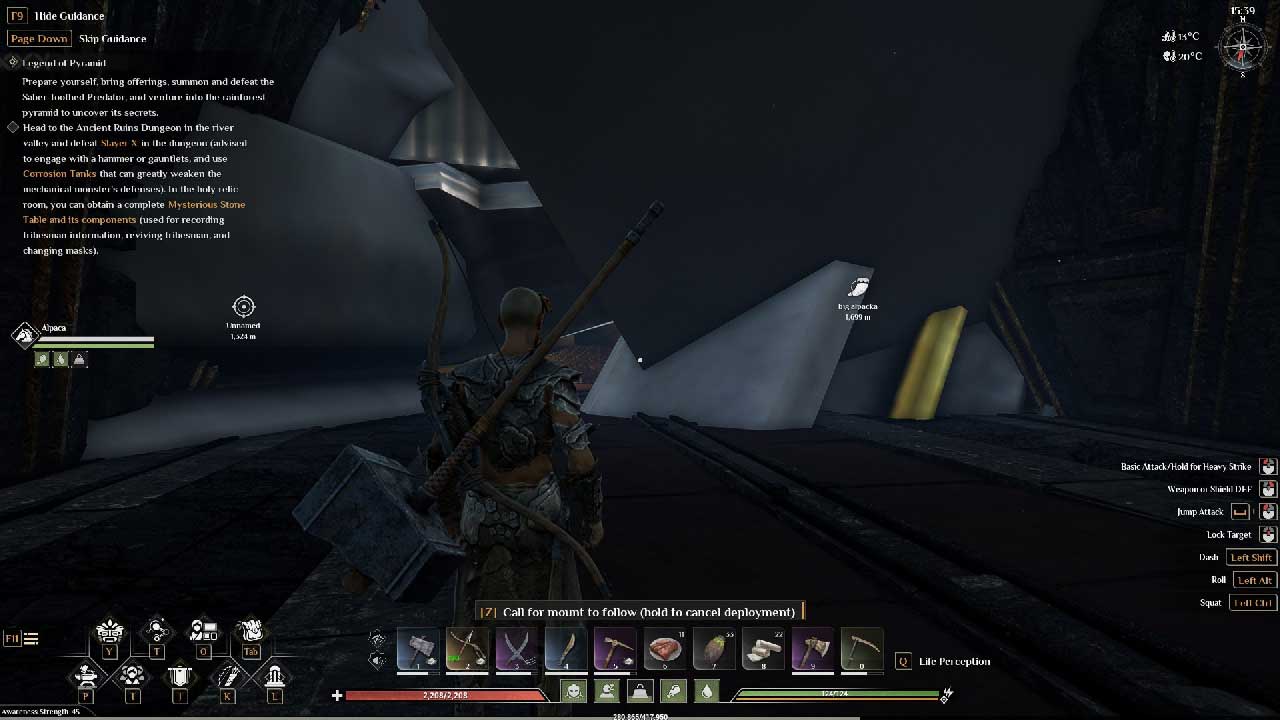Select the curved knife hotbar slot
1280x720 pixels.
[565, 649]
